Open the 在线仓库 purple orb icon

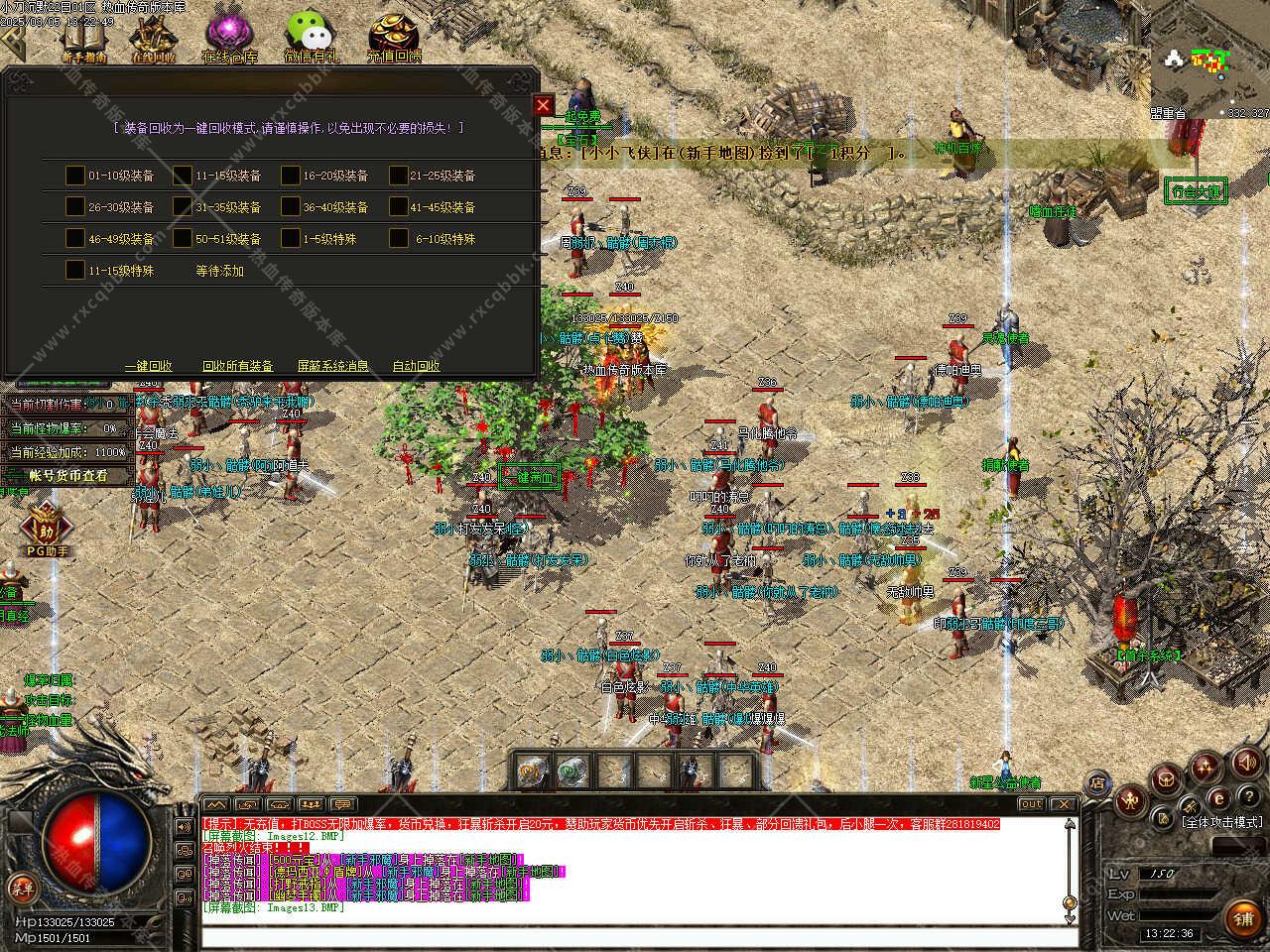230,38
